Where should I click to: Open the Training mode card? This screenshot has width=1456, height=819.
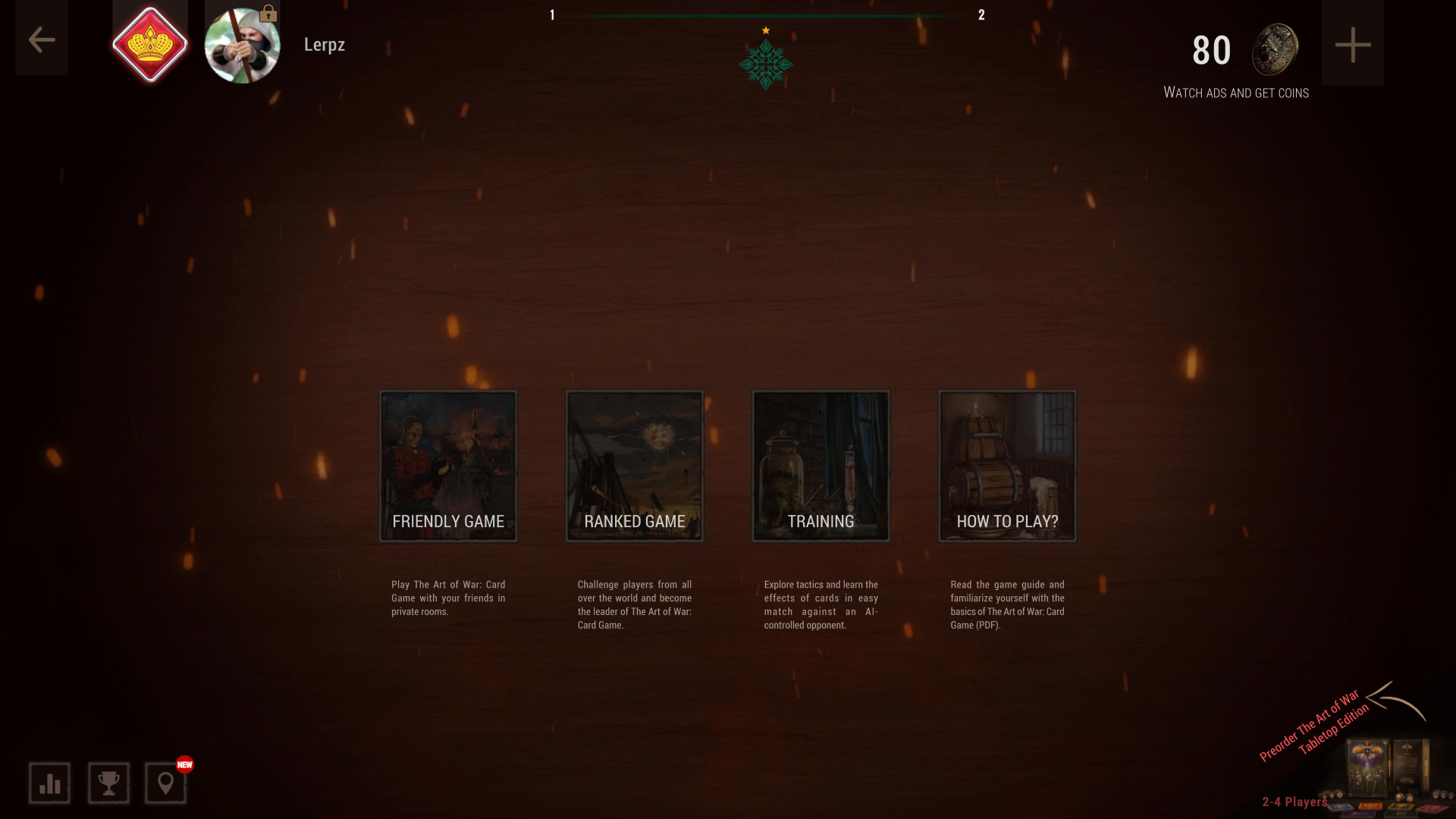click(820, 465)
